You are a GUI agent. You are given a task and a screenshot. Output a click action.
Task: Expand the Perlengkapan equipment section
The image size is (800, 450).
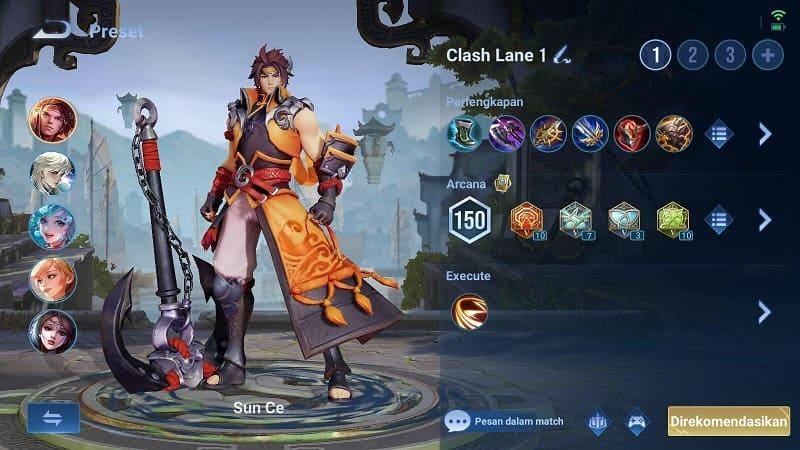[765, 134]
